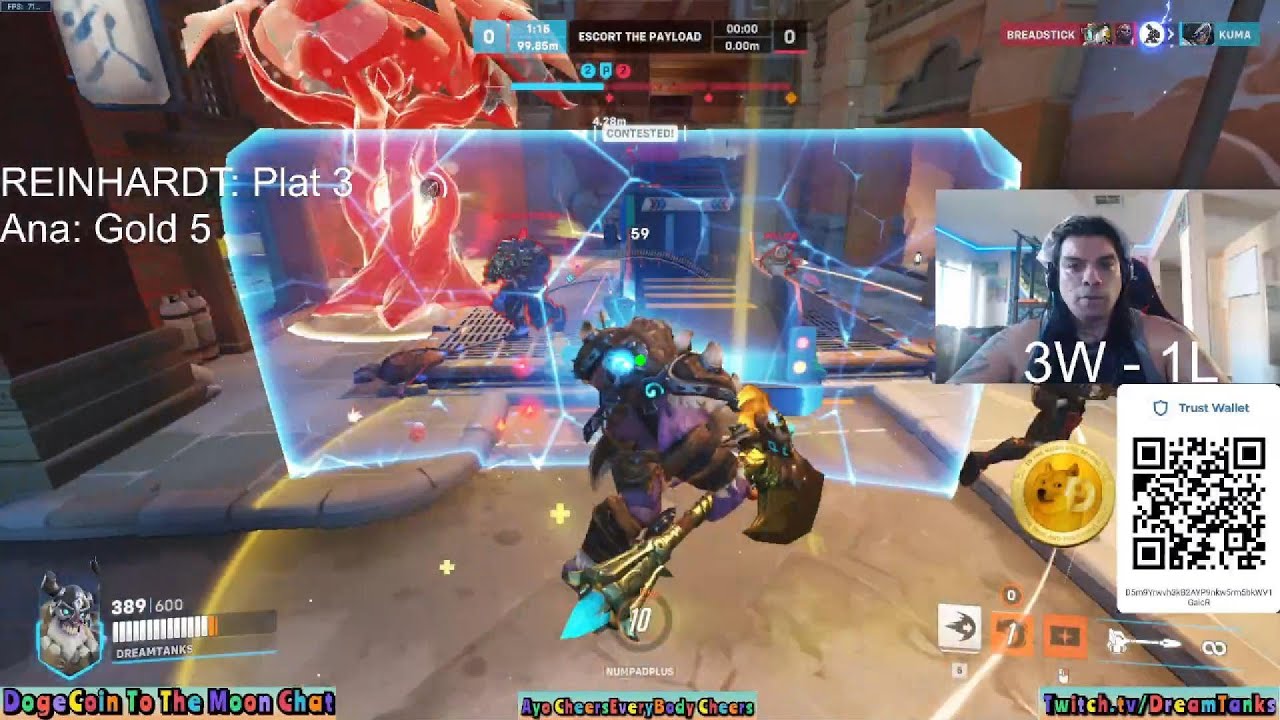The height and width of the screenshot is (720, 1280).
Task: Click the gold Dogecoin coin icon
Action: [1062, 492]
